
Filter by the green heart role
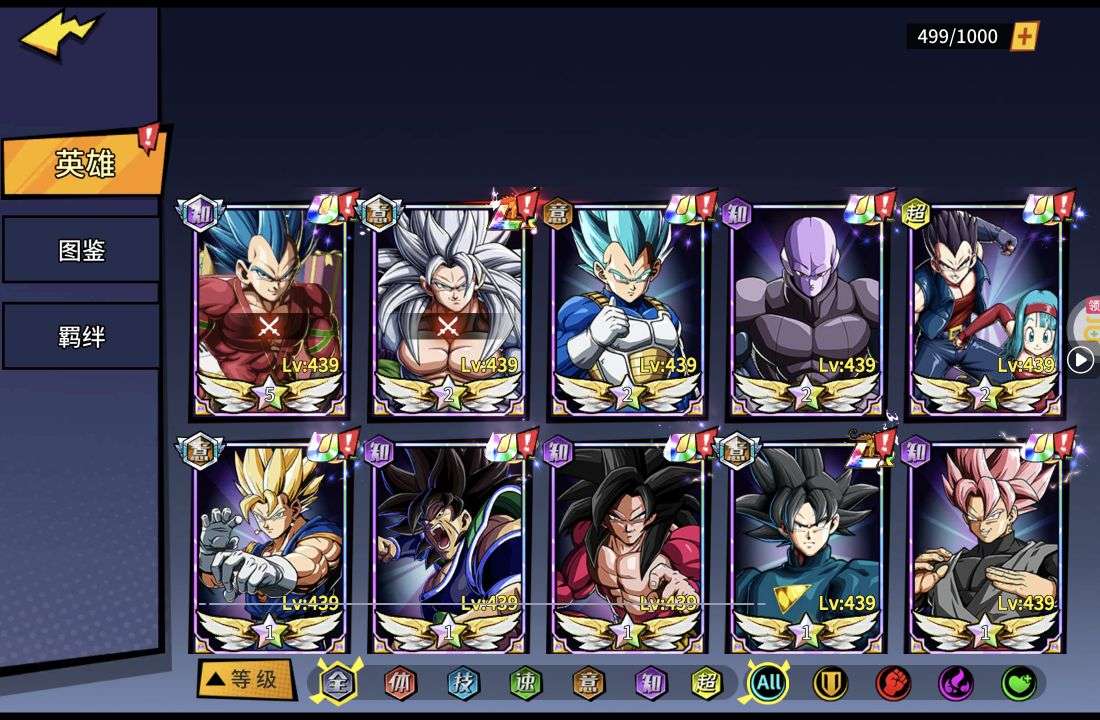[x=1018, y=684]
